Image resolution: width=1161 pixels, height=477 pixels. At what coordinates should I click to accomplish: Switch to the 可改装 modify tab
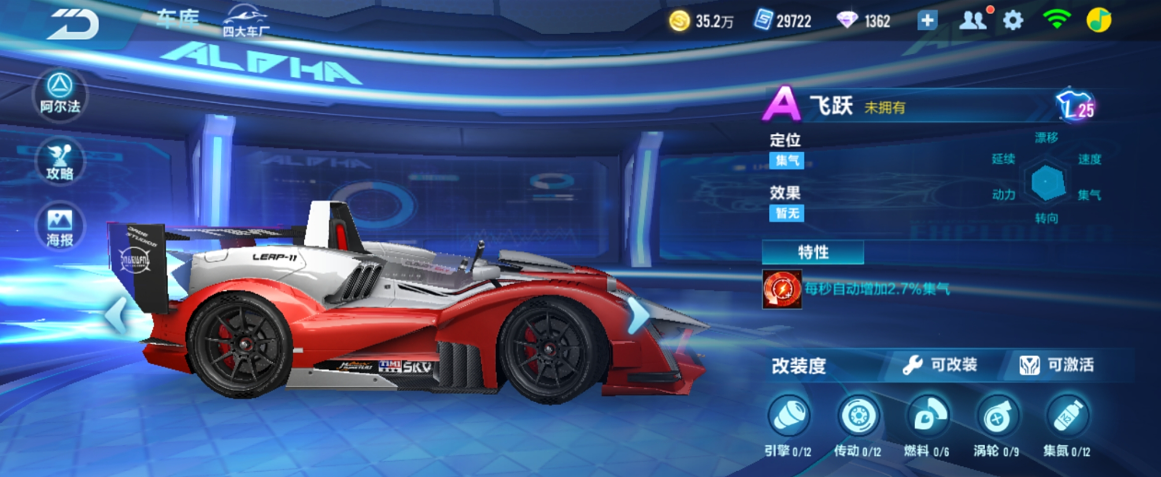click(x=940, y=365)
